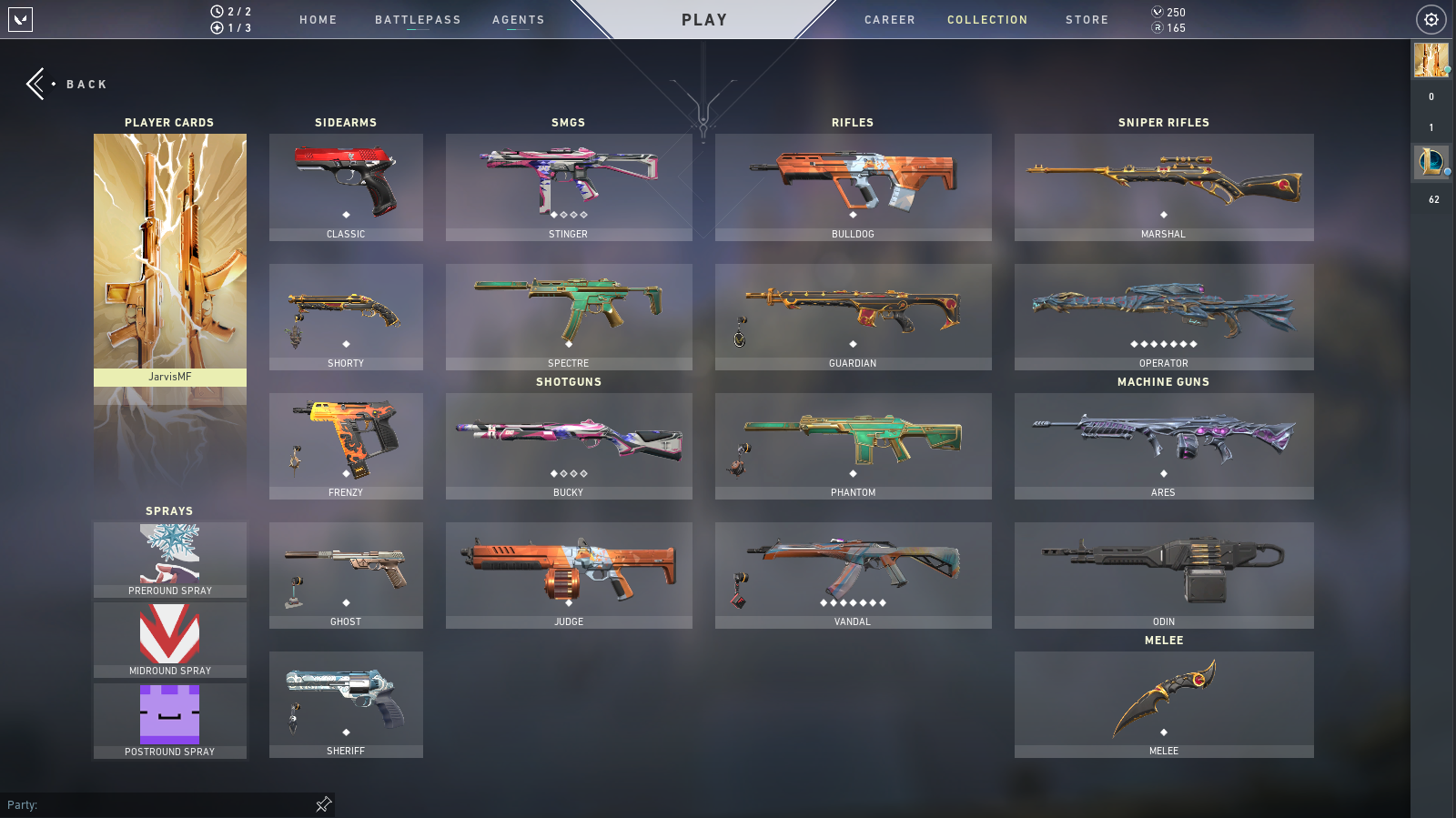Image resolution: width=1456 pixels, height=818 pixels.
Task: Open the Odin machine gun tile
Action: [1164, 574]
